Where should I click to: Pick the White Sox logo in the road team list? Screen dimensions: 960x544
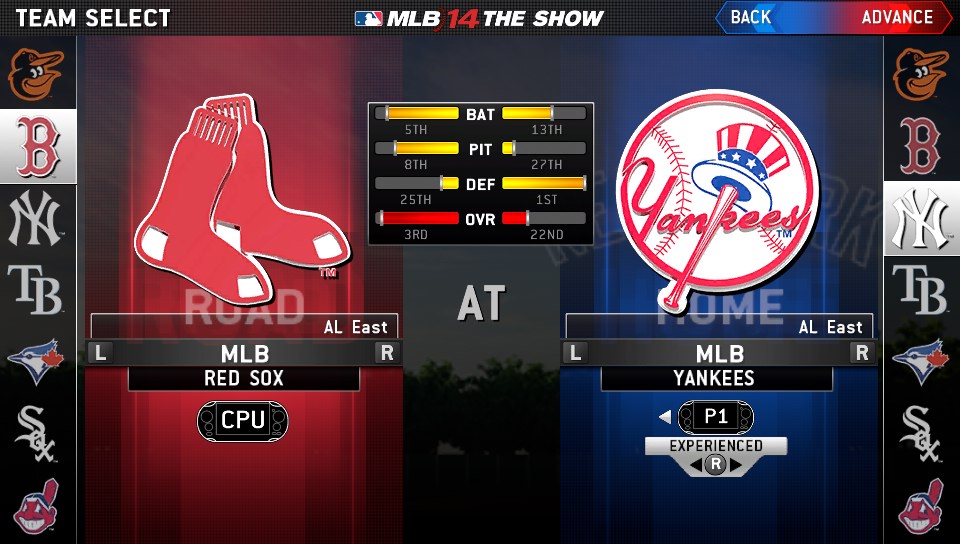click(x=37, y=433)
